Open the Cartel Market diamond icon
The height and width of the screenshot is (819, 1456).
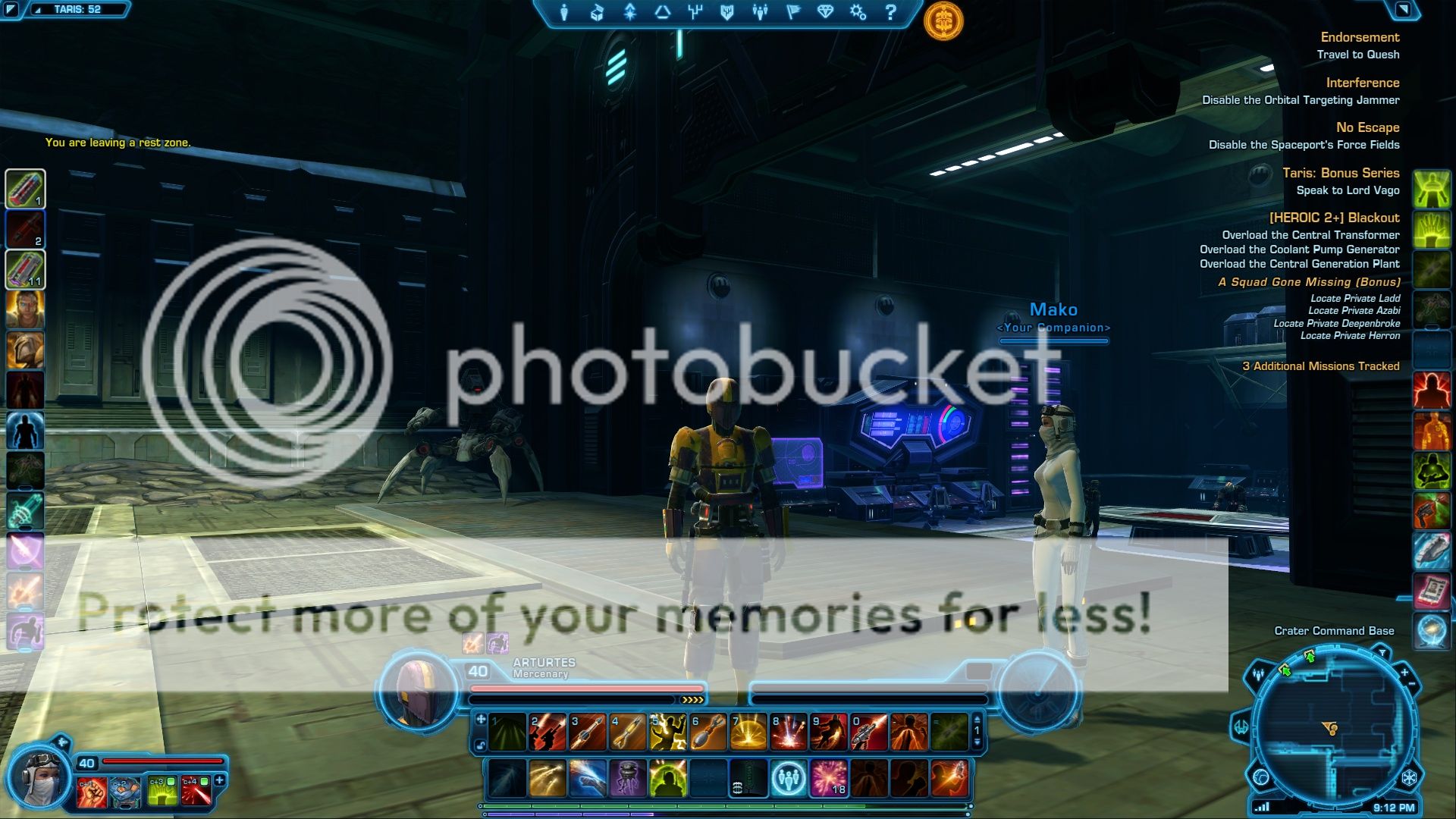pos(826,12)
